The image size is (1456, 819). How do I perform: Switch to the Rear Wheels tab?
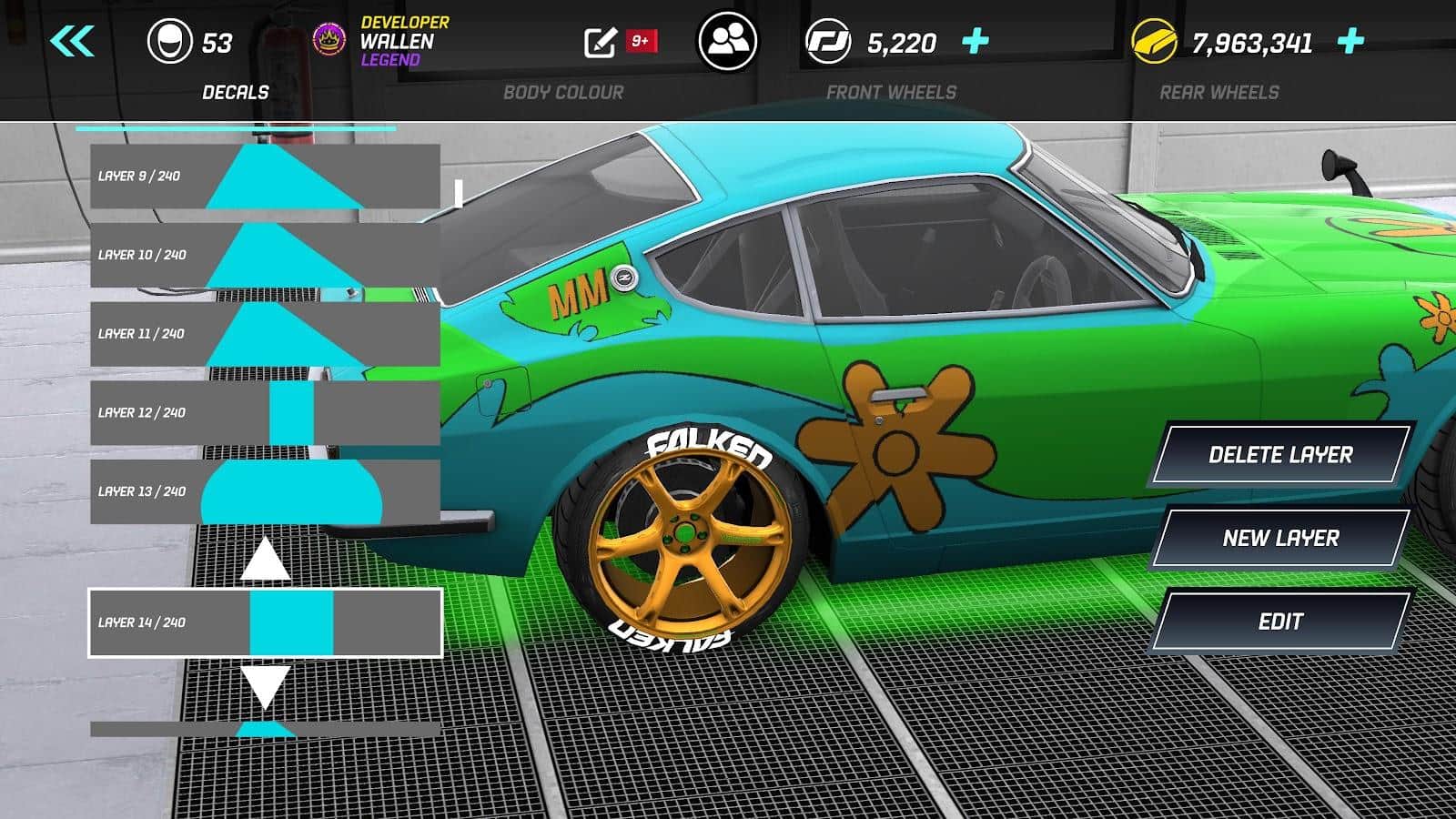[x=1219, y=91]
